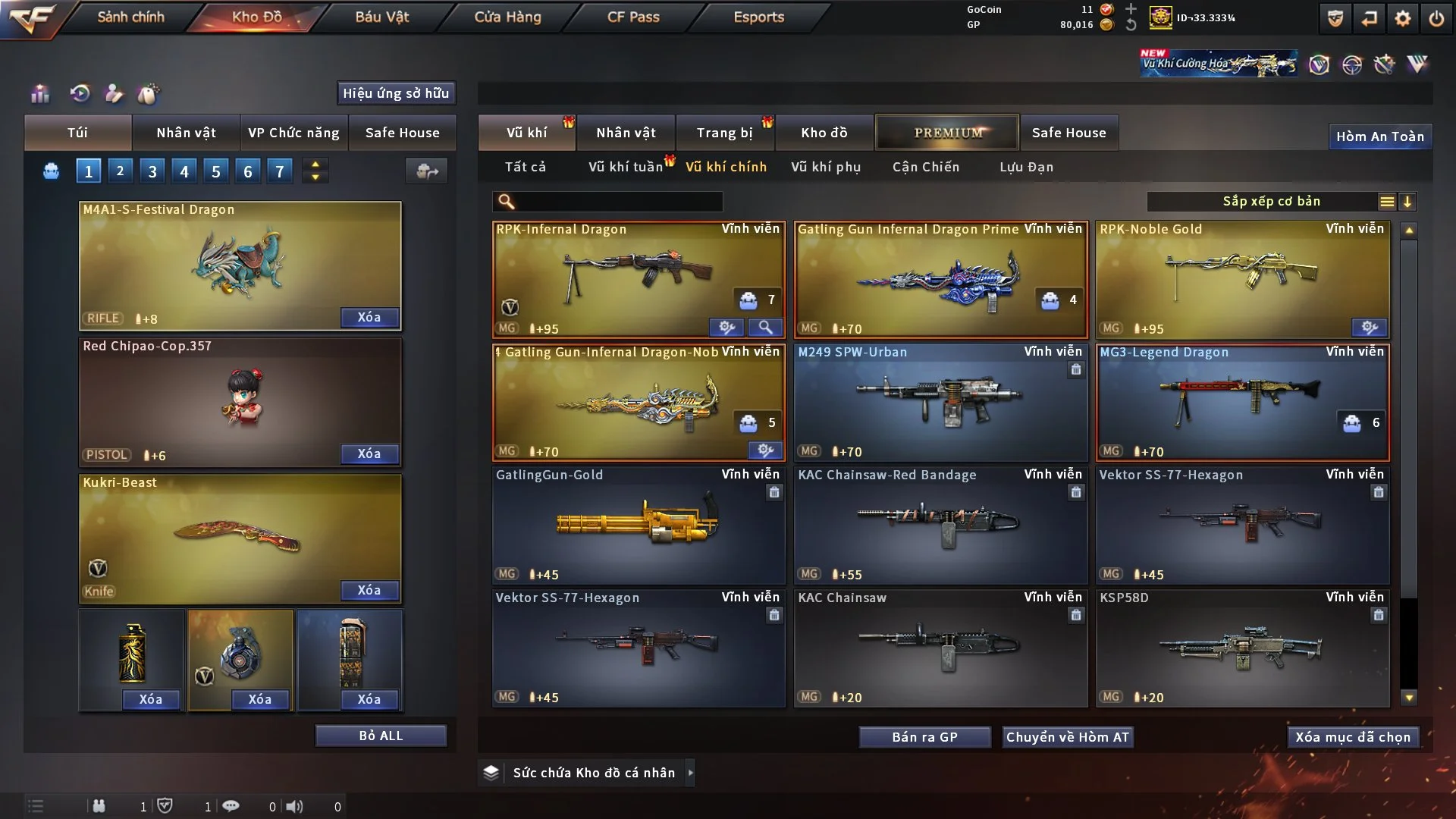Open the Cửa Hàng shop menu
The image size is (1456, 819).
point(507,17)
